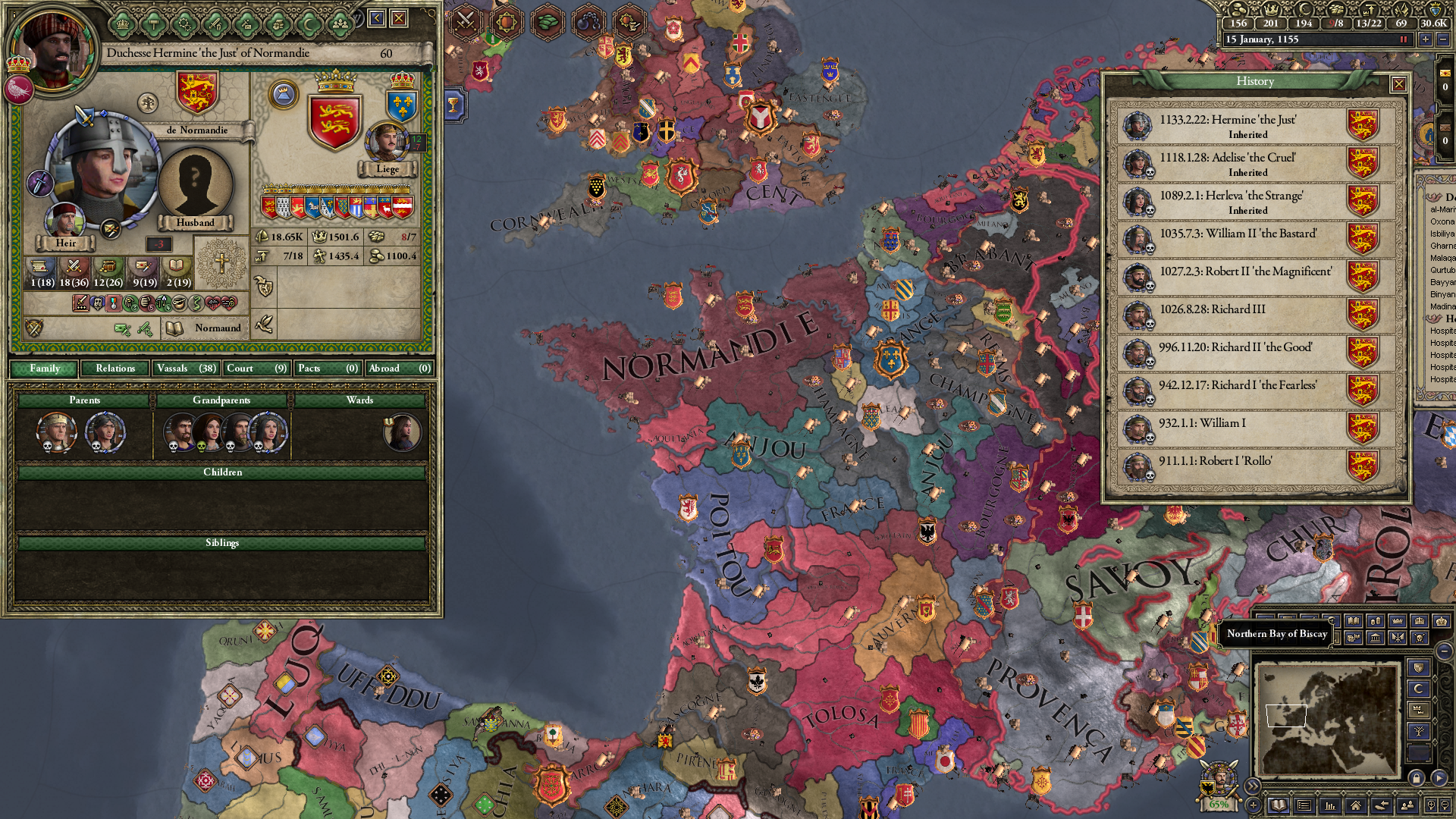Viewport: 1456px width, 819px height.
Task: Toggle the skull-and-crossbones map mode
Action: click(1419, 639)
